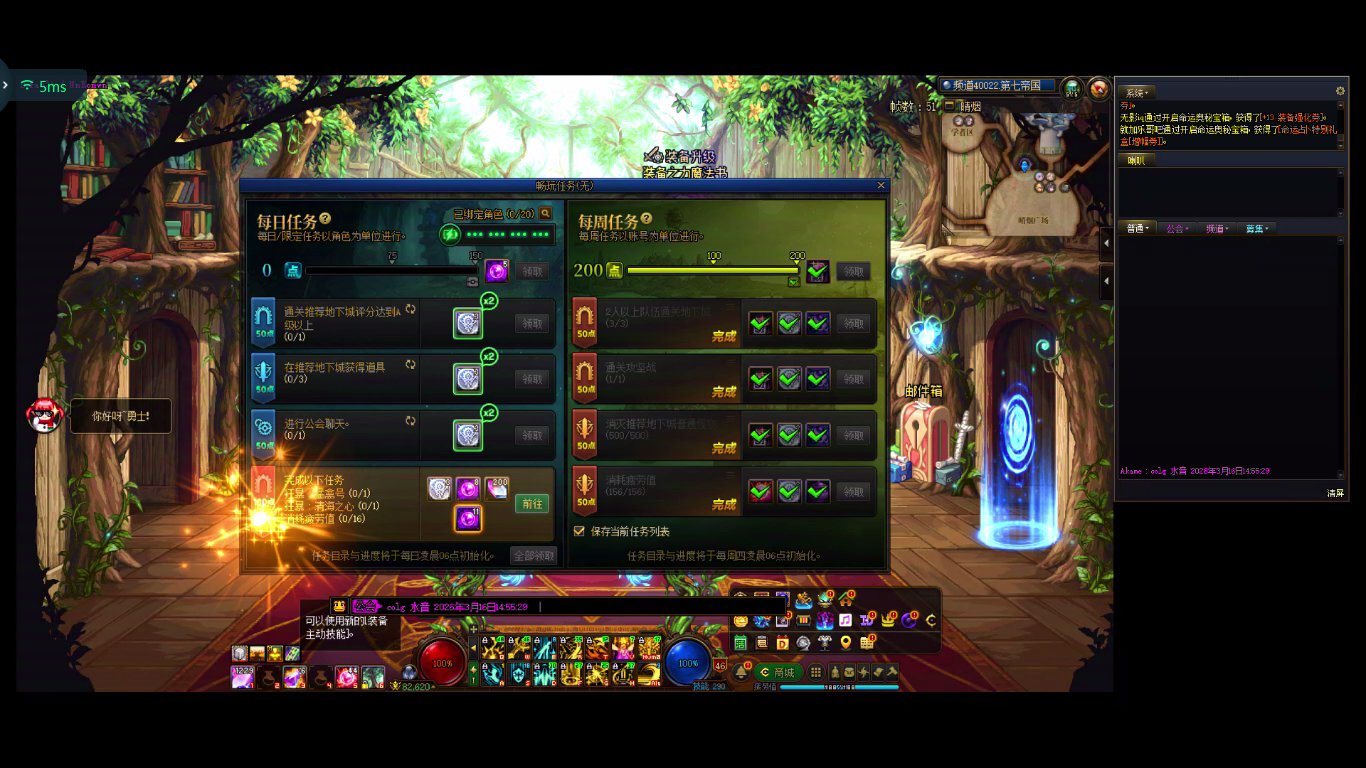Show help for 每周任务
Viewport: 1366px width, 768px height.
click(646, 219)
